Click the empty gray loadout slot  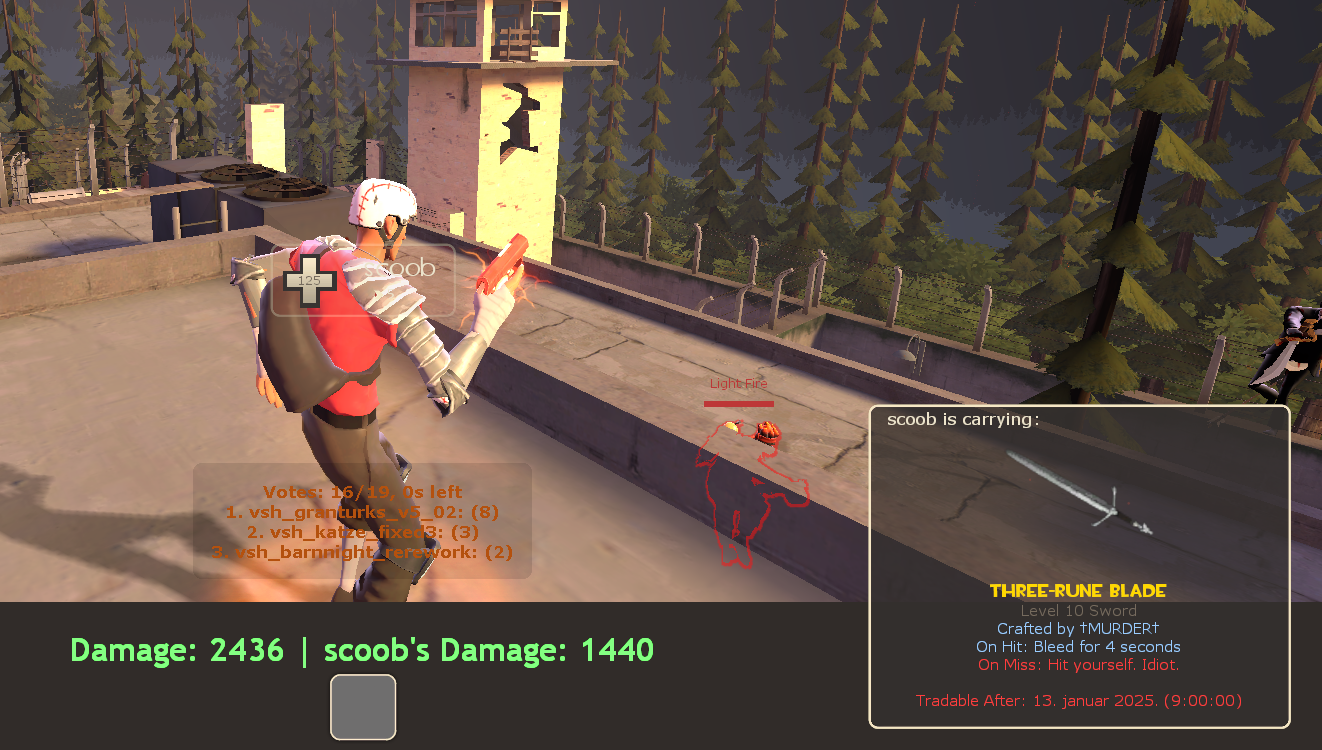[x=363, y=707]
